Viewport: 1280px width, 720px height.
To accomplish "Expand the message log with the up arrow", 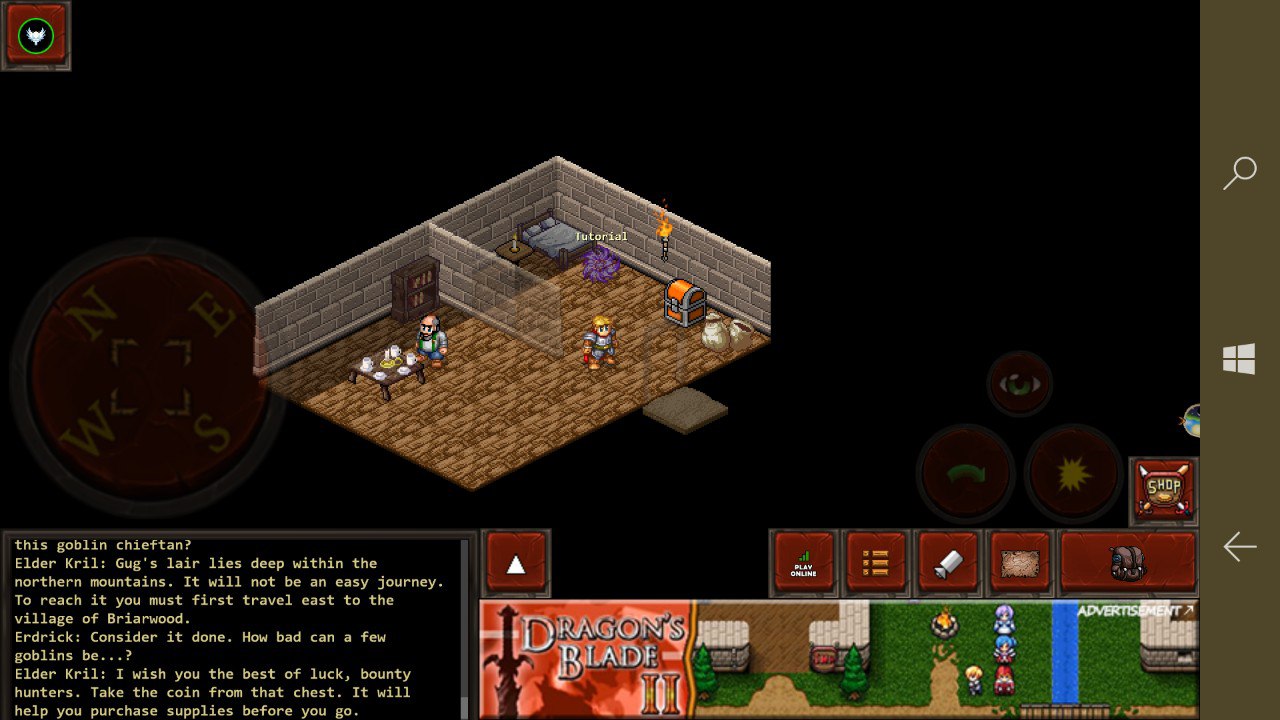I will point(516,564).
